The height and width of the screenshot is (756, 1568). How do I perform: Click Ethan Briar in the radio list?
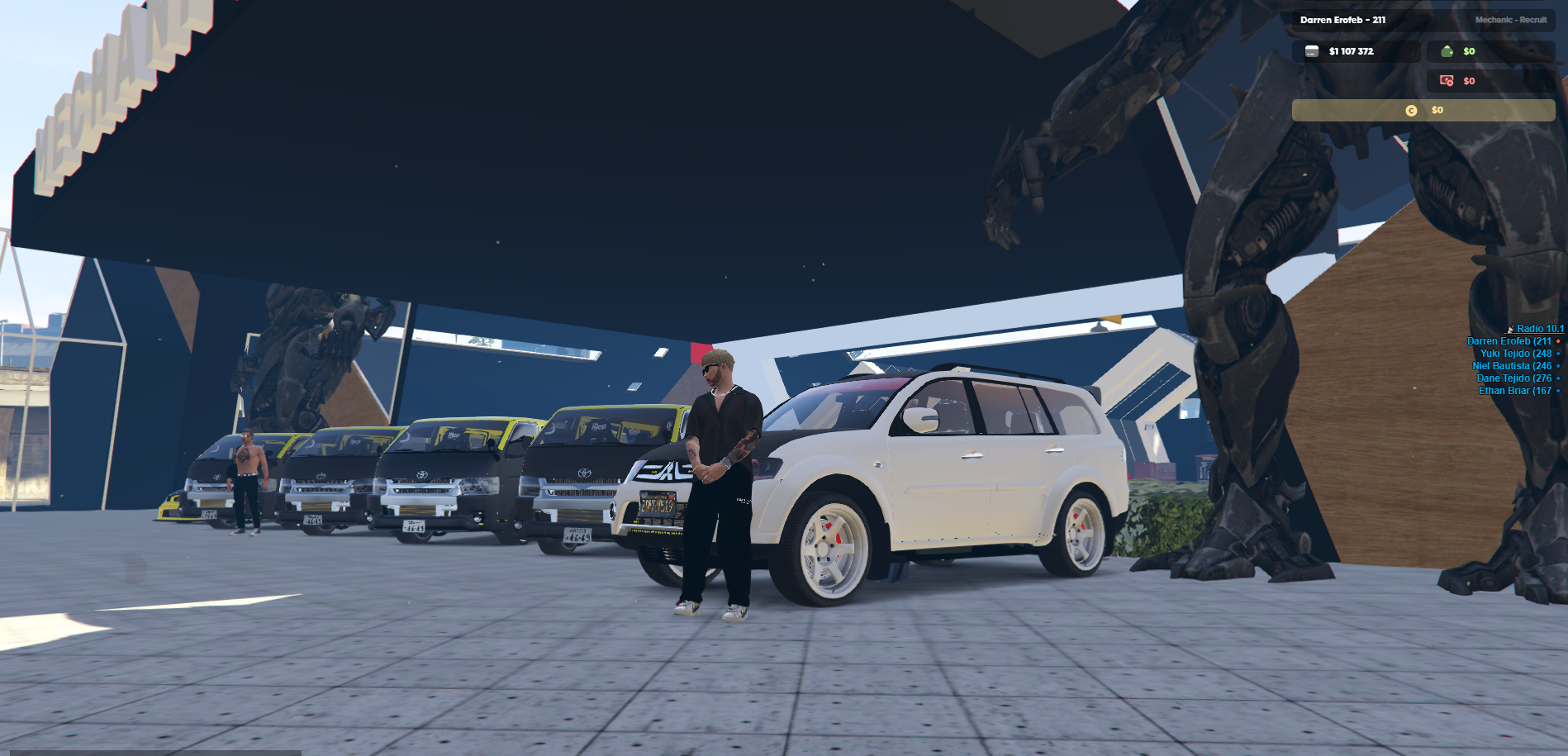pyautogui.click(x=1514, y=391)
